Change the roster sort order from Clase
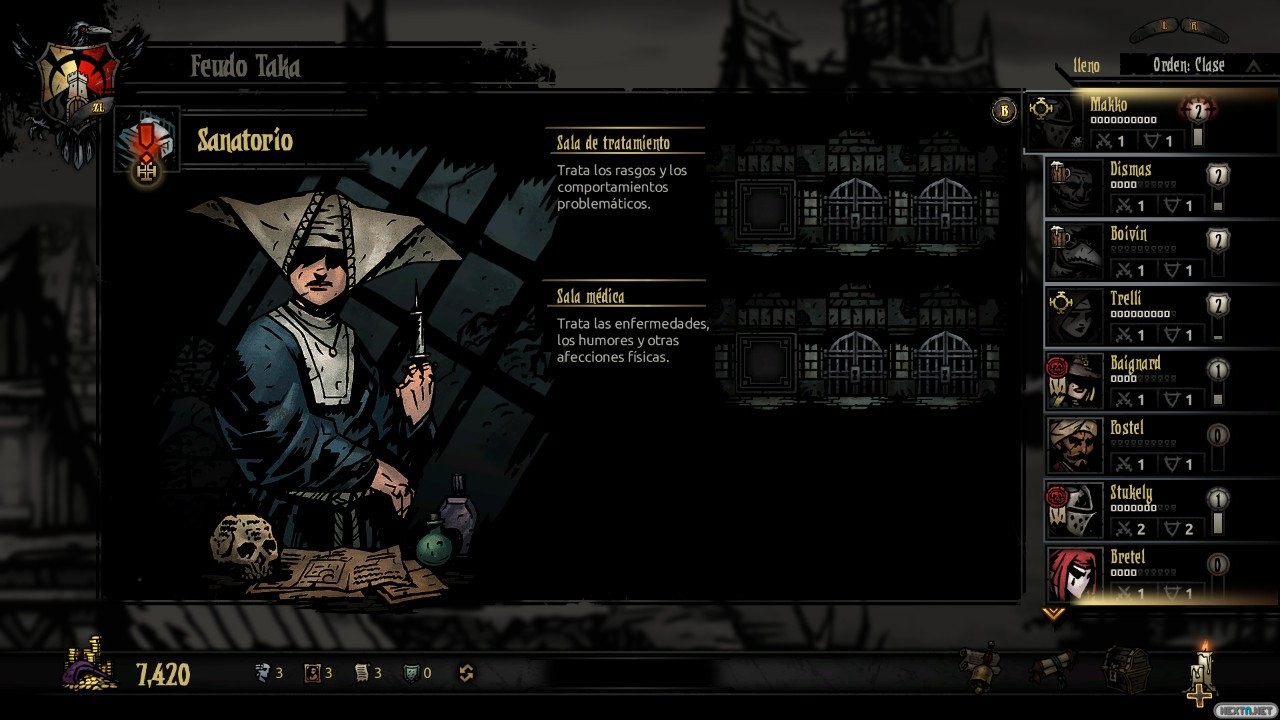 [x=1188, y=66]
